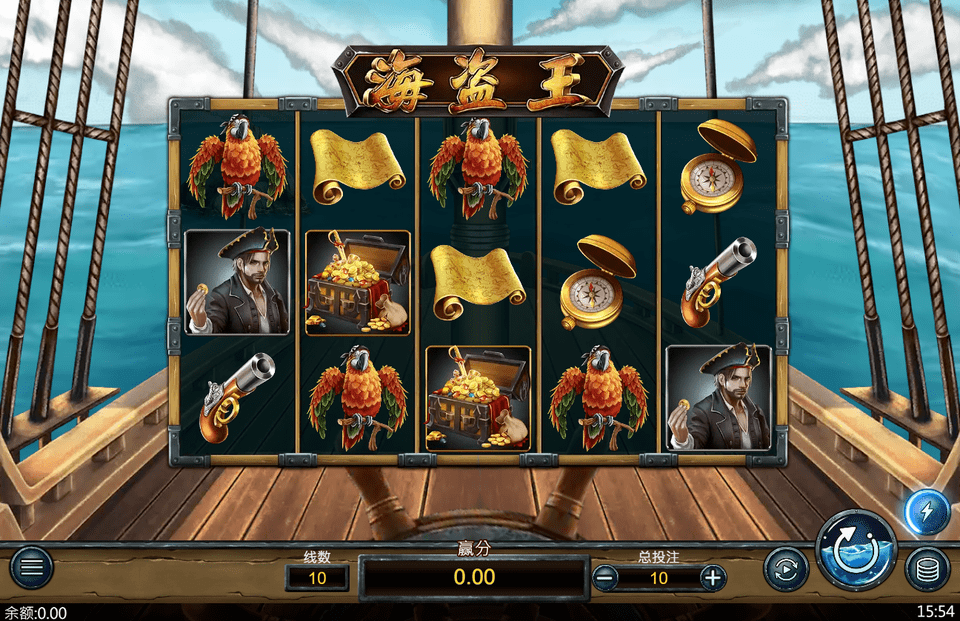Open the hamburger menu

pos(31,569)
